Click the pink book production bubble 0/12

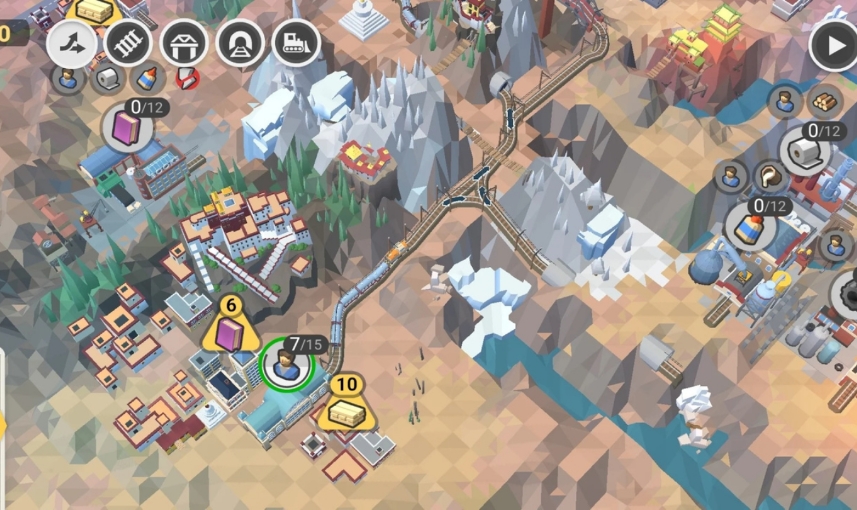(x=128, y=127)
